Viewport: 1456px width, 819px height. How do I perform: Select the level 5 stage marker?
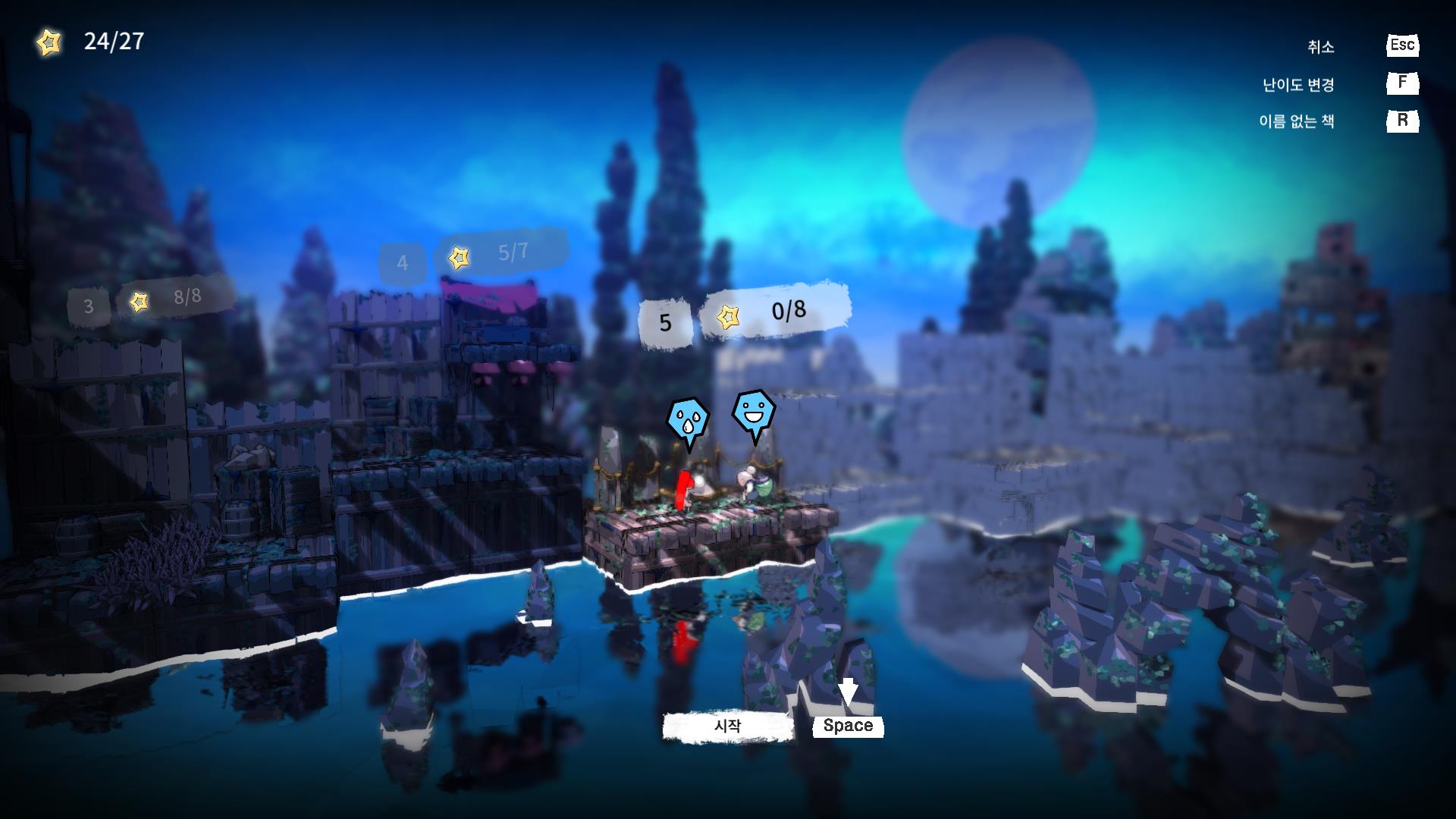click(665, 322)
